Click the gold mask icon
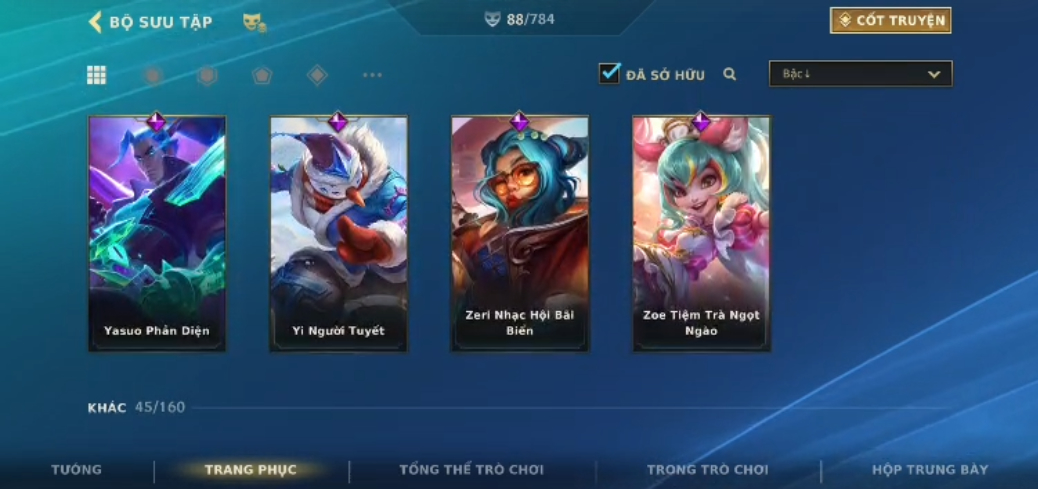The image size is (1038, 489). 254,22
